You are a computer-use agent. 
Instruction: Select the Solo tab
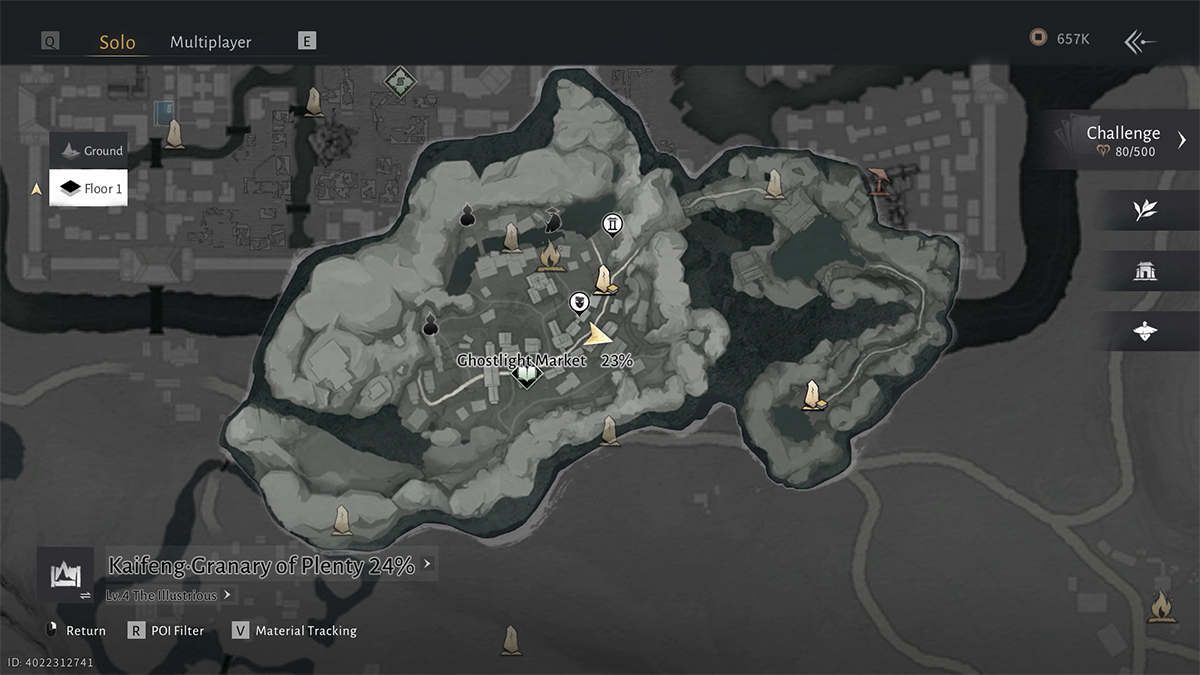117,42
